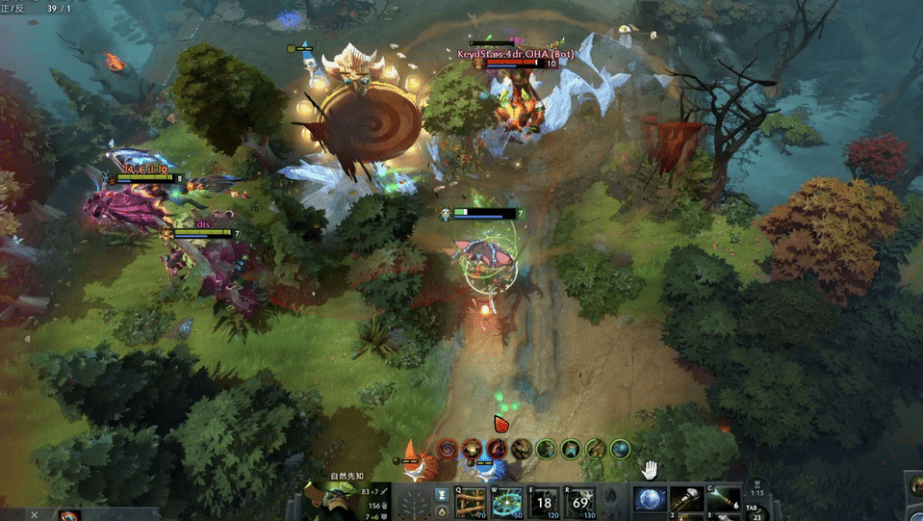Click the R ultimate showing 69 cooldown
923x521 pixels.
click(581, 502)
